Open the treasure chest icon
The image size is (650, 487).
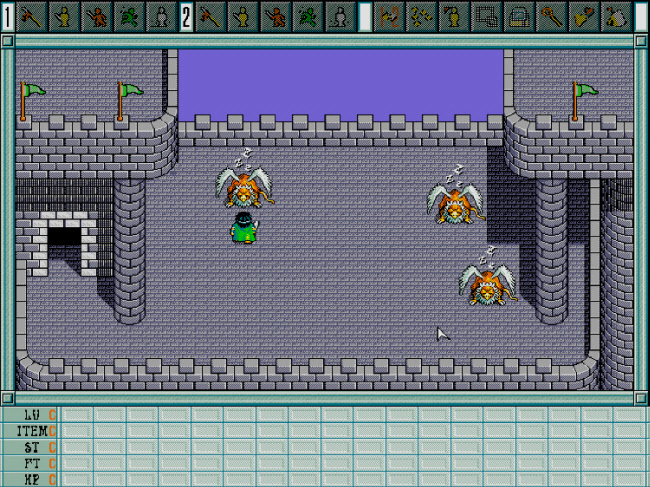tap(519, 16)
